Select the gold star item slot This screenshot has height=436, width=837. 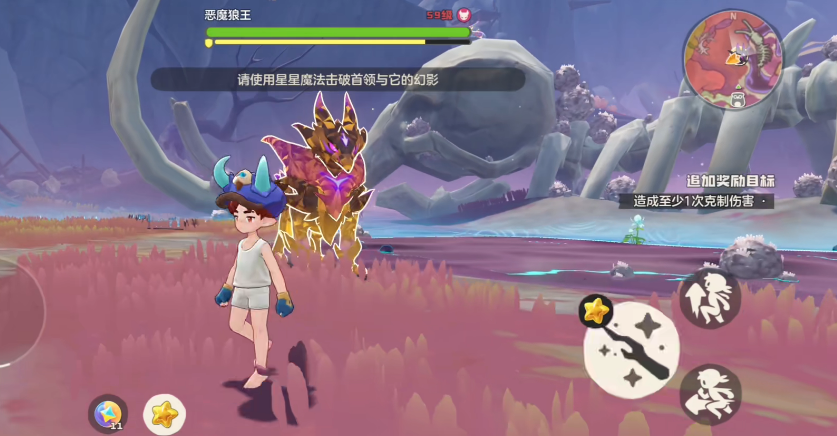click(164, 412)
